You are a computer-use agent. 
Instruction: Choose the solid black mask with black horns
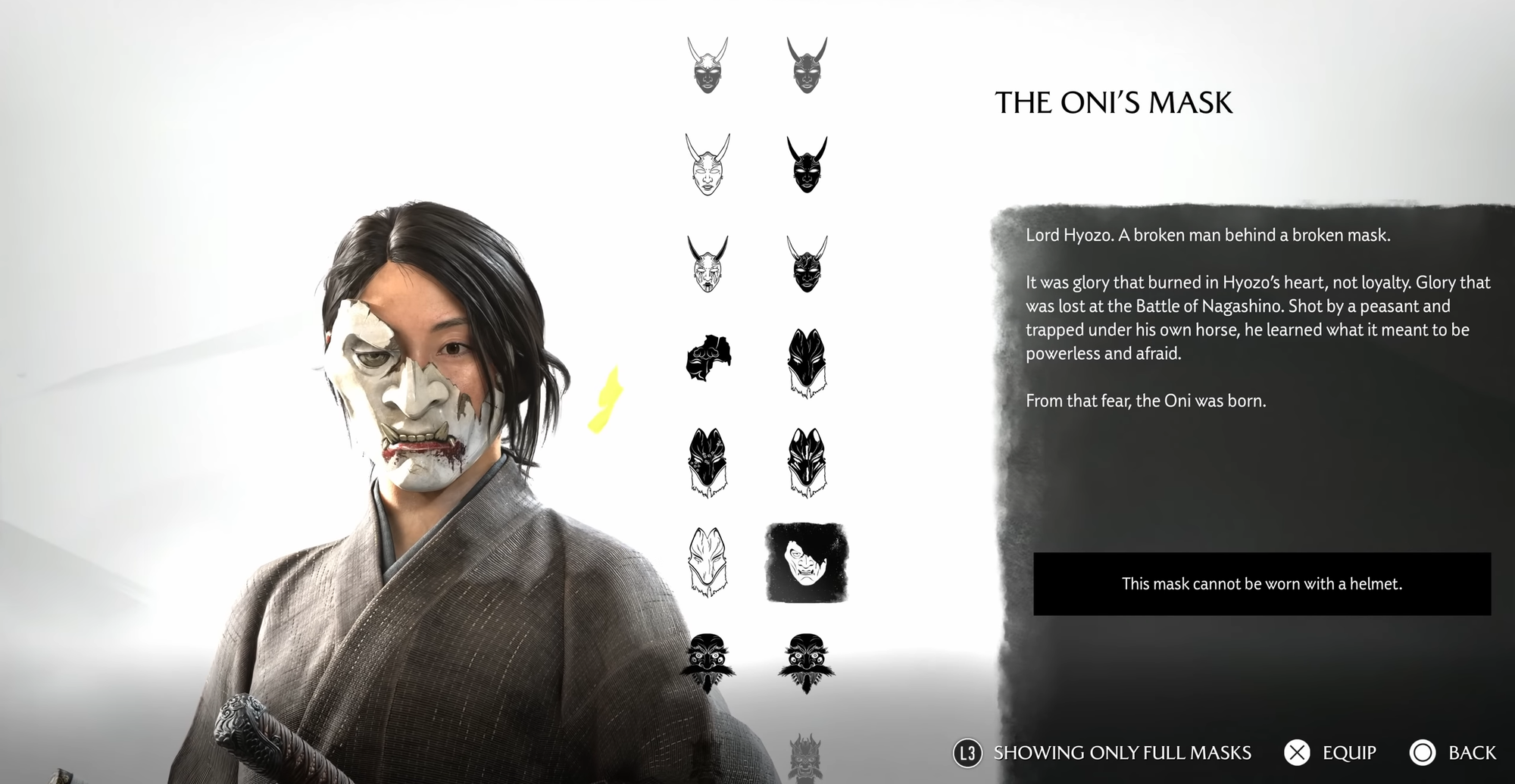coord(807,165)
